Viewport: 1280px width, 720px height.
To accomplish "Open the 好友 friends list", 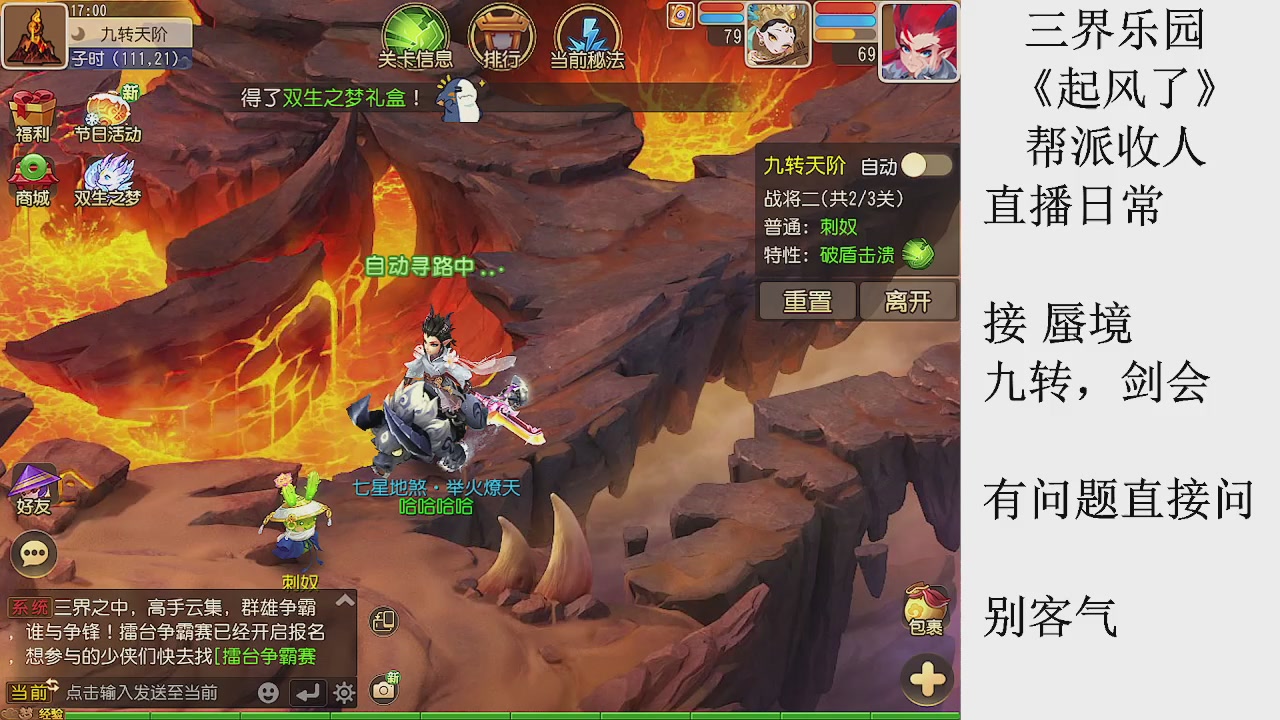I will (33, 490).
